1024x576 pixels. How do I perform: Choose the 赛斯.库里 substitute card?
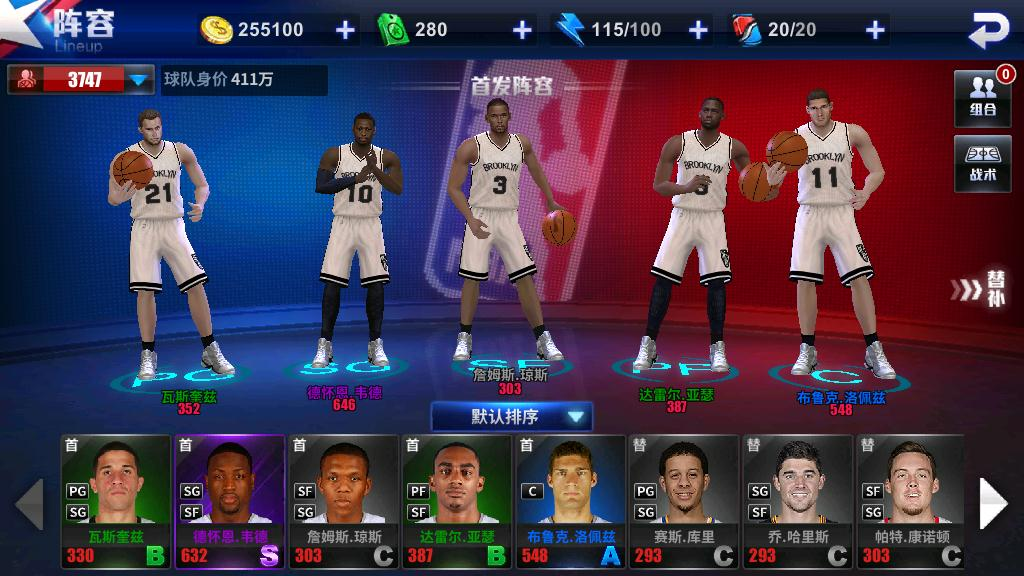tap(683, 501)
